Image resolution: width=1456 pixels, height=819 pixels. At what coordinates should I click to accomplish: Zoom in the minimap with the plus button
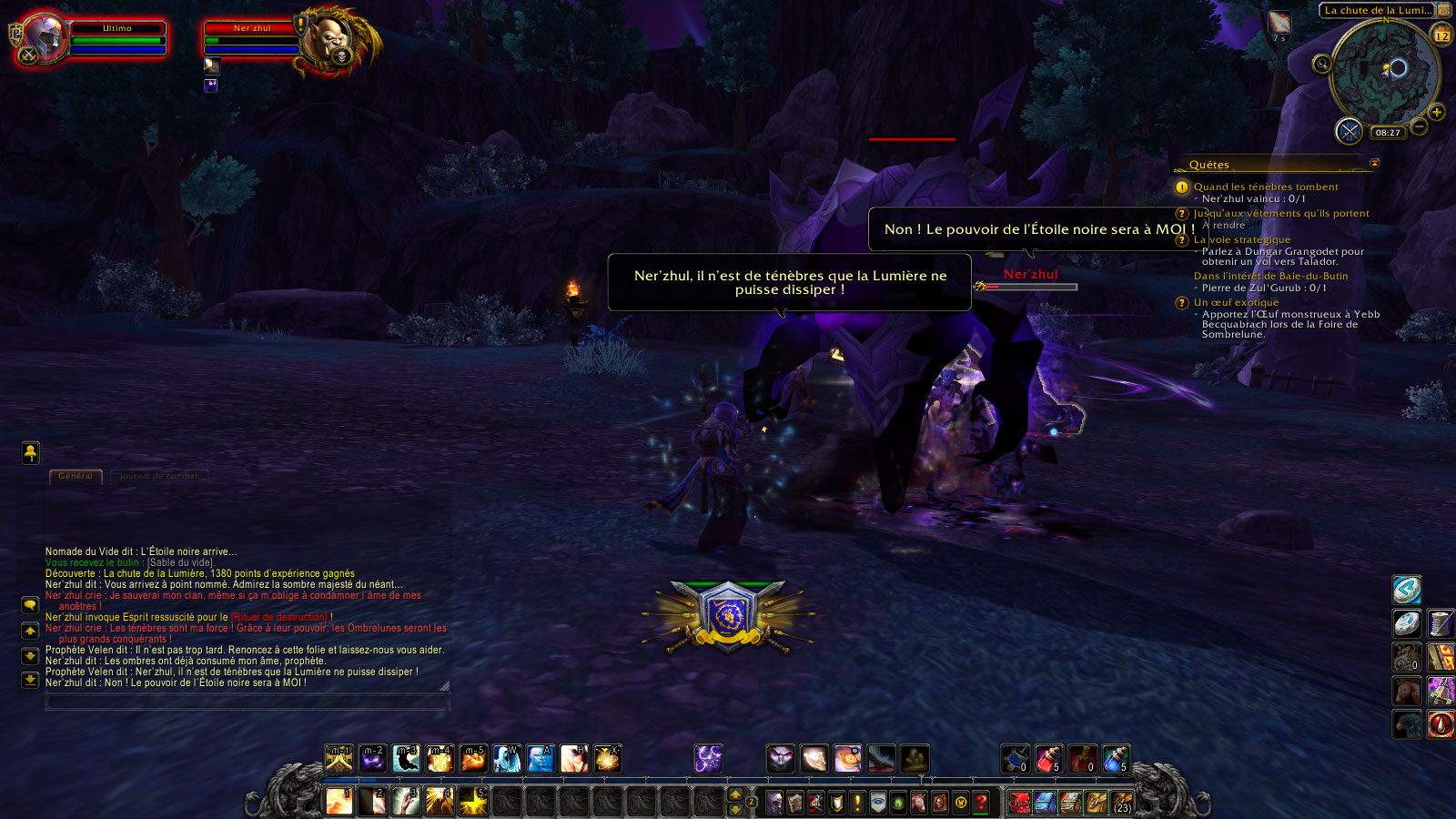[x=1437, y=112]
